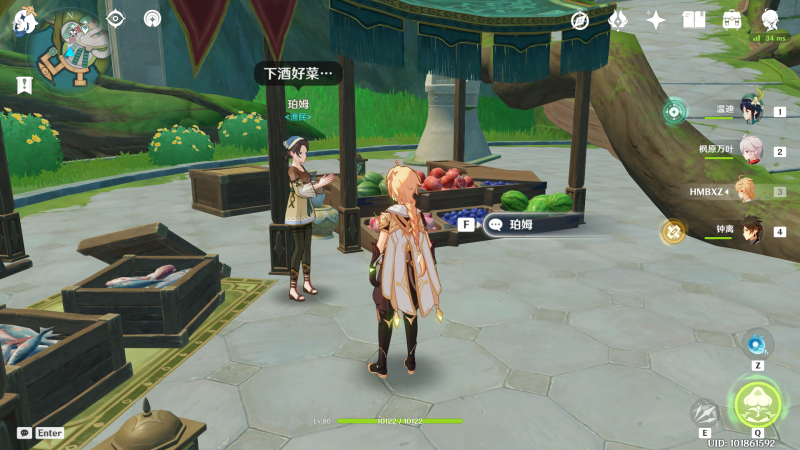The height and width of the screenshot is (450, 800).
Task: Switch to party member 枫原万叶
Action: point(750,150)
